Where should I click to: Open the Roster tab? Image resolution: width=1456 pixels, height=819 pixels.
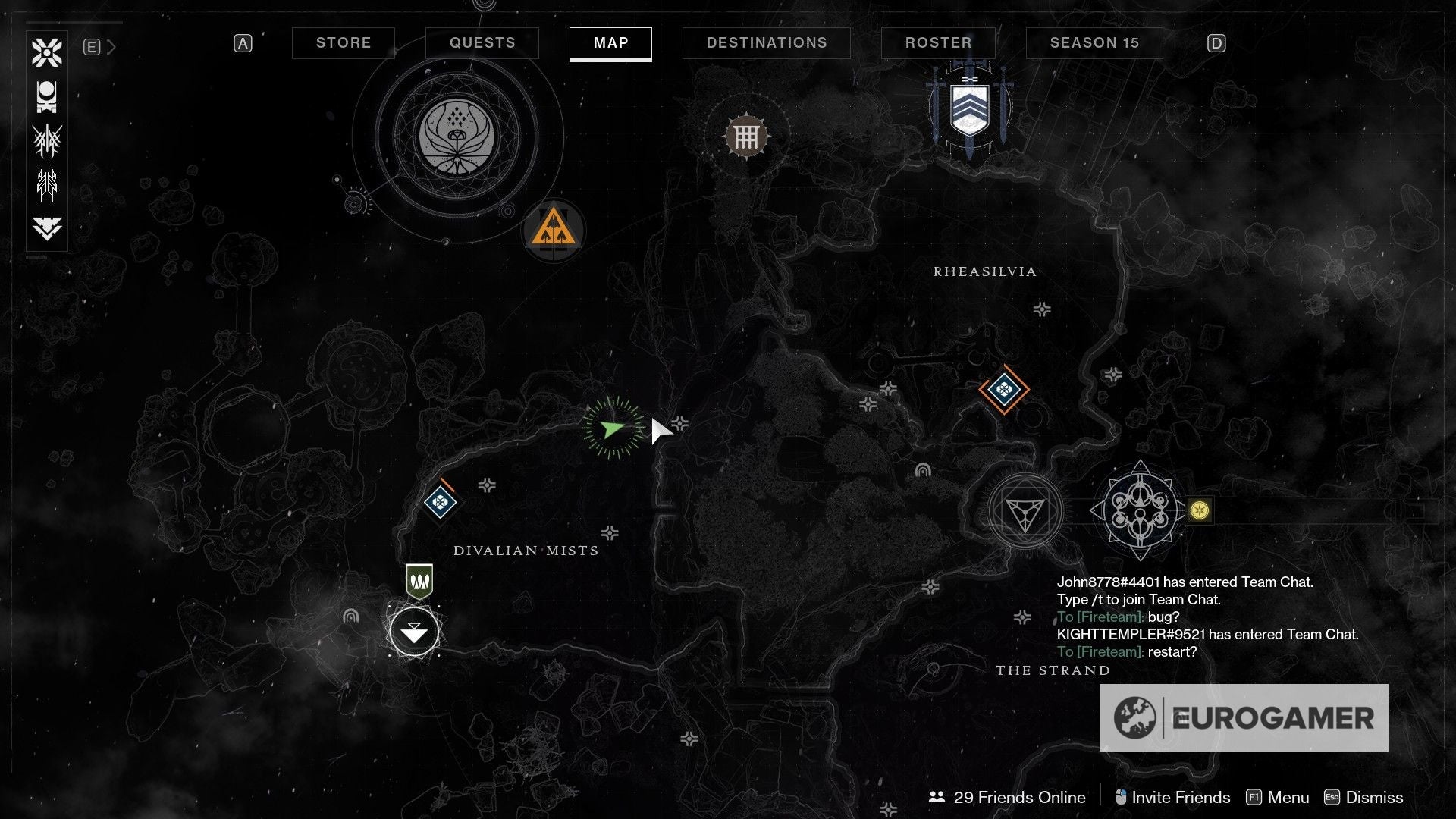938,43
